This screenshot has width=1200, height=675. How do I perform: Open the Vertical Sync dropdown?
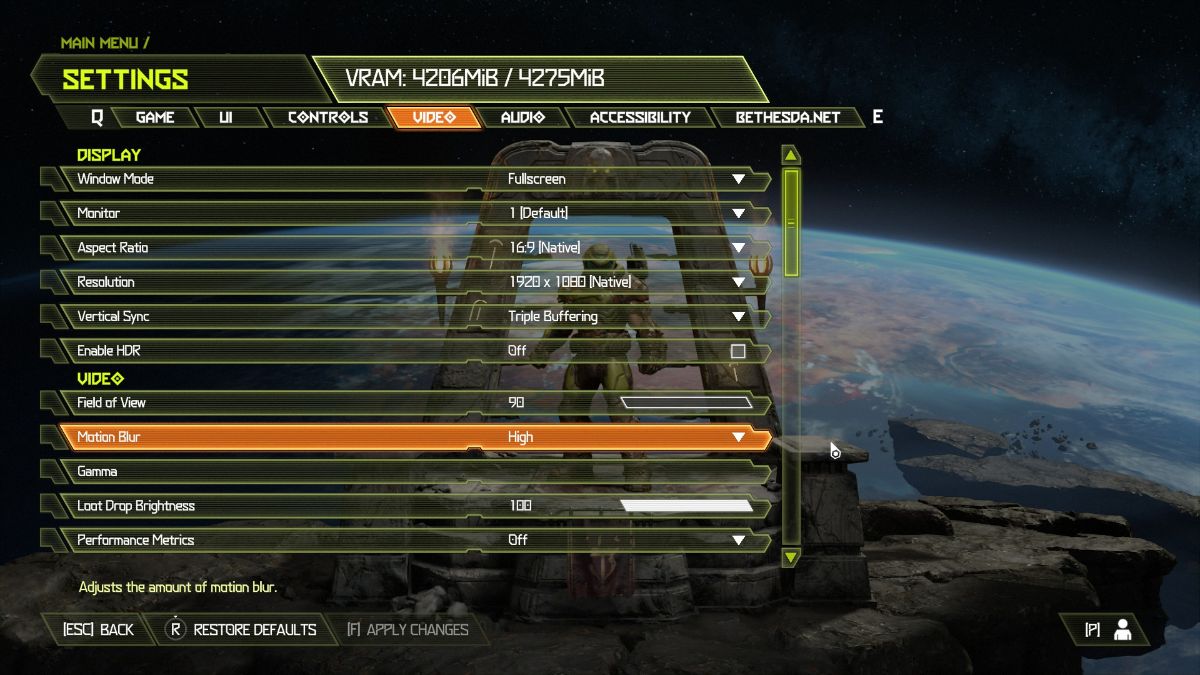(x=738, y=317)
